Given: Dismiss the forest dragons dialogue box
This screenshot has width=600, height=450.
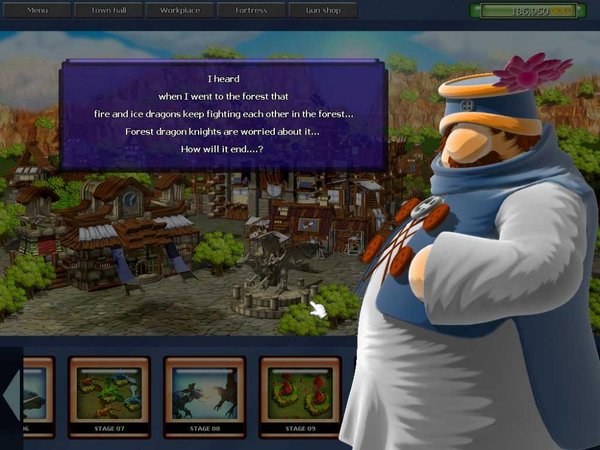Looking at the screenshot, I should coord(224,114).
